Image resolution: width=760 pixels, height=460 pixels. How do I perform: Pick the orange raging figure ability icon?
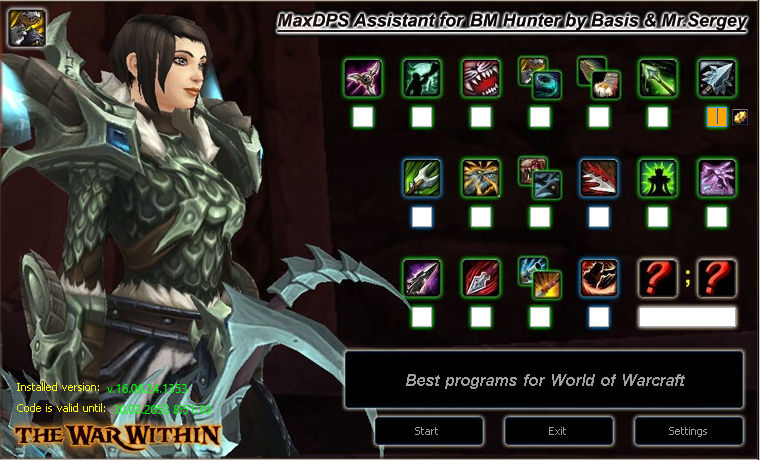(x=599, y=278)
